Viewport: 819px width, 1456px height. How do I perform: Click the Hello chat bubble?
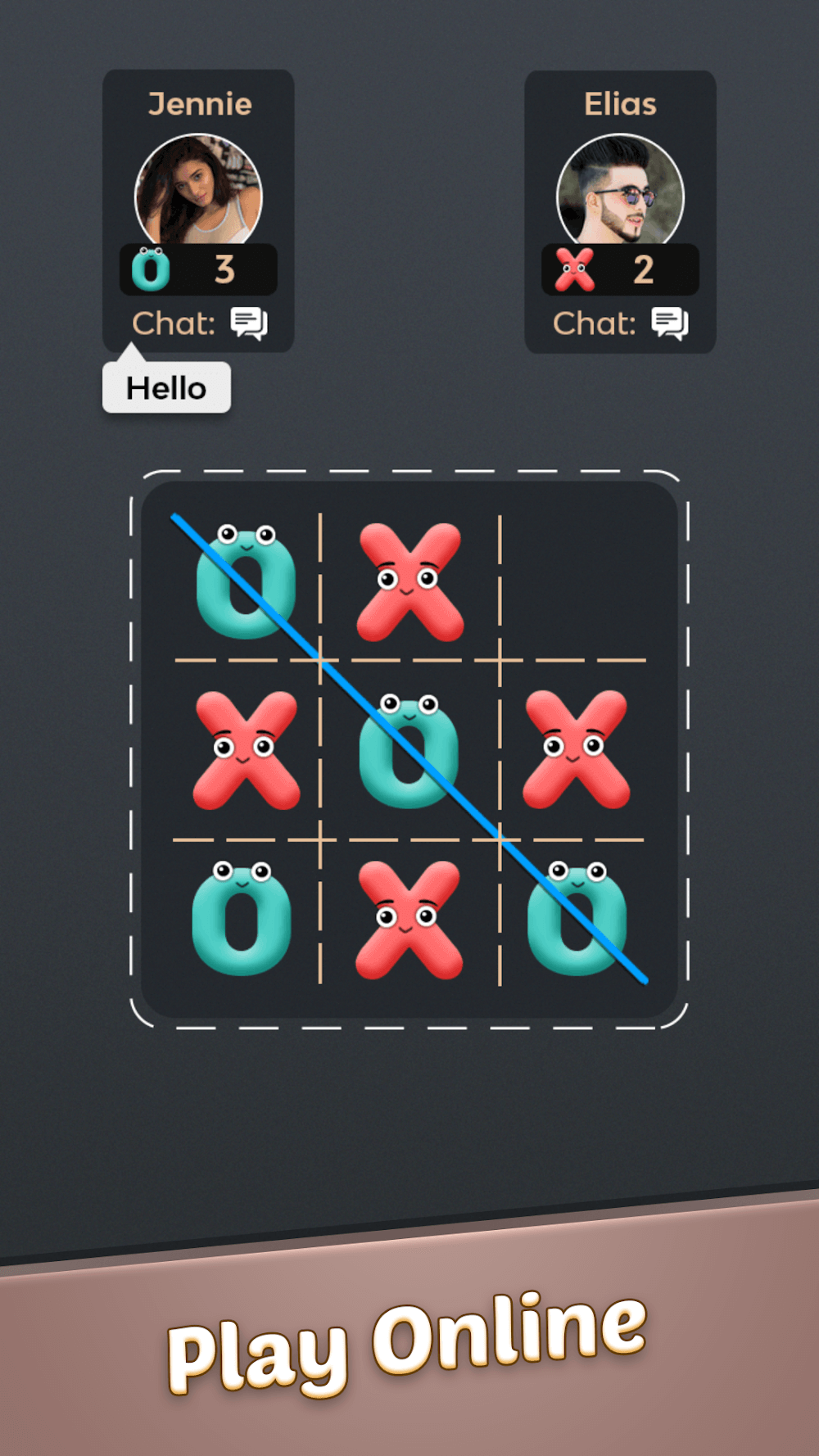166,388
